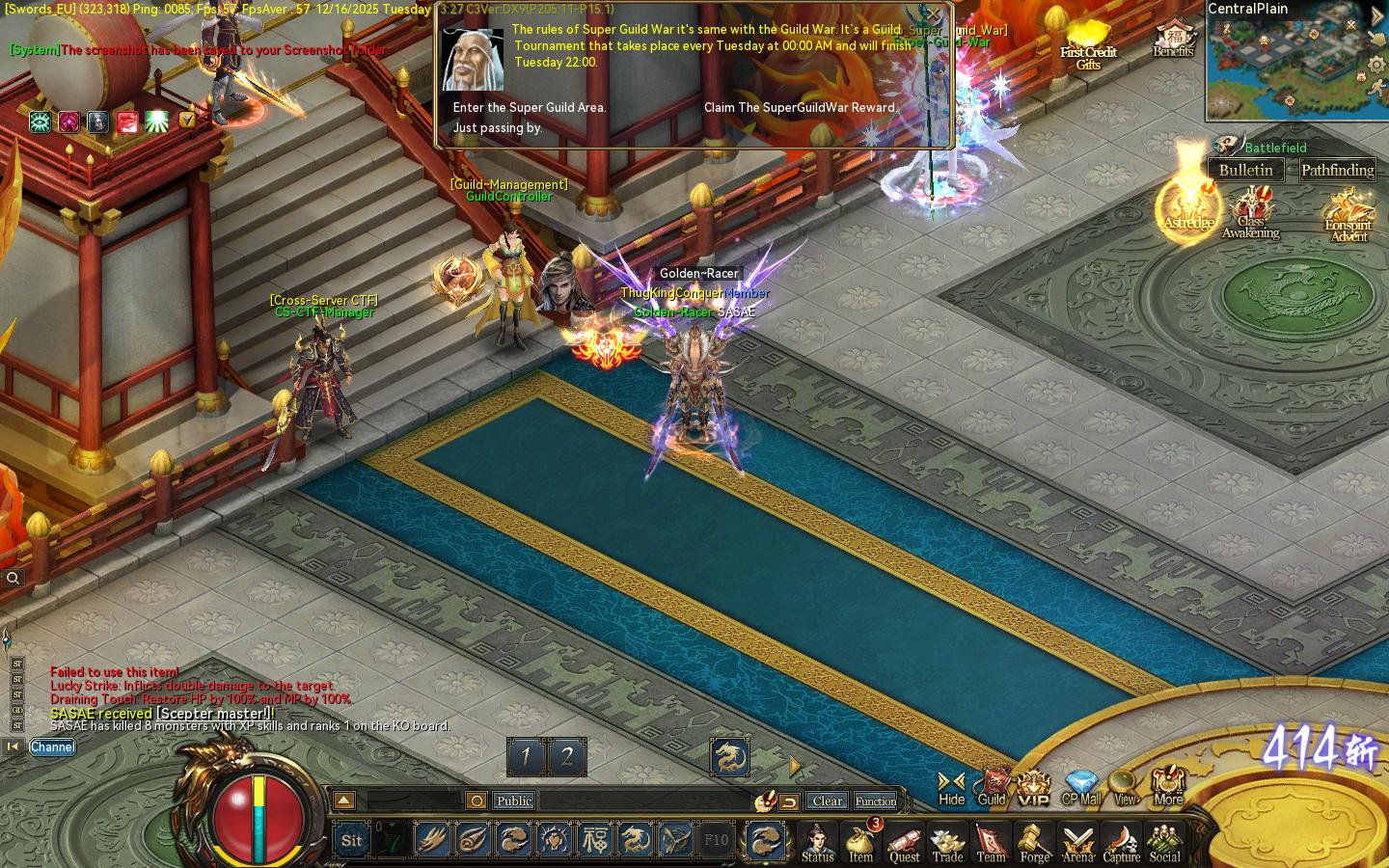The image size is (1389, 868).
Task: Close the NPC dialogue window
Action: tap(933, 14)
